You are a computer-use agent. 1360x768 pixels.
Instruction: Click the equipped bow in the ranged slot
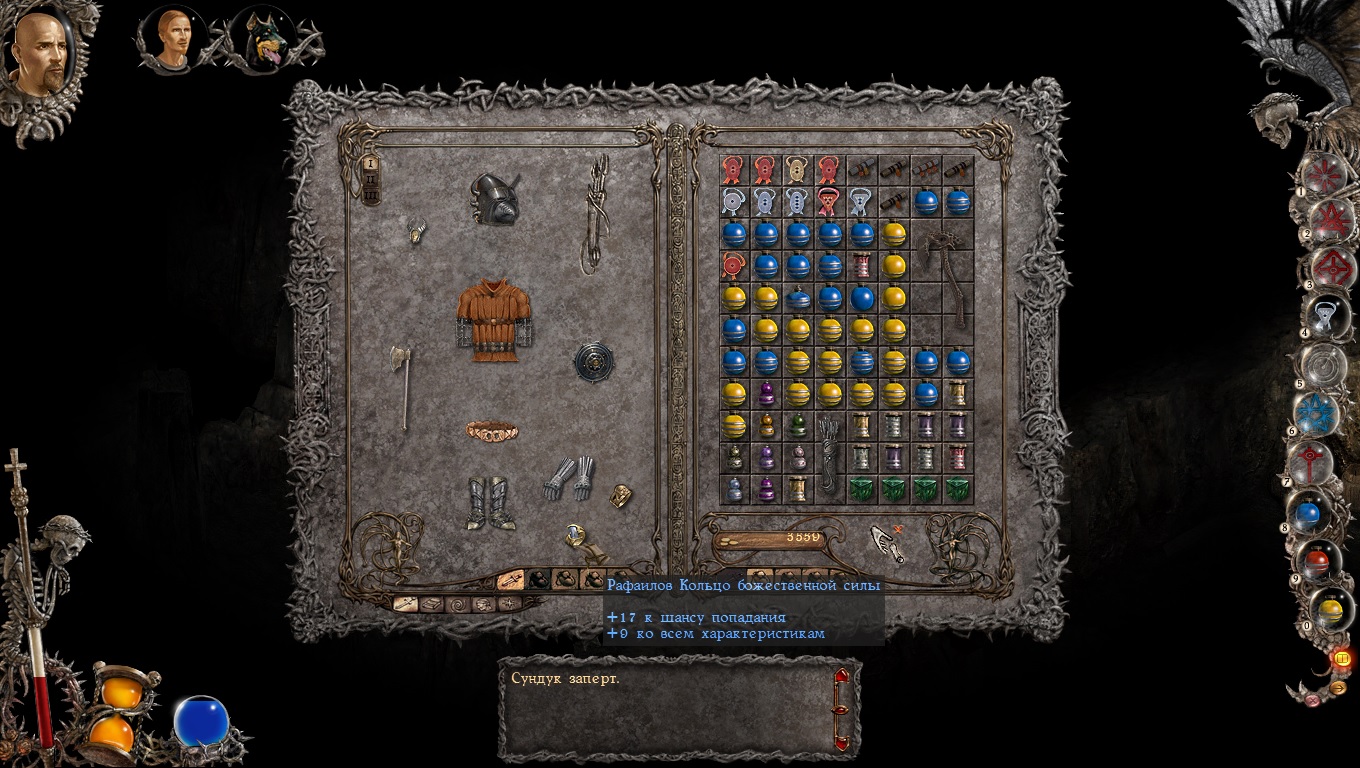[x=597, y=213]
